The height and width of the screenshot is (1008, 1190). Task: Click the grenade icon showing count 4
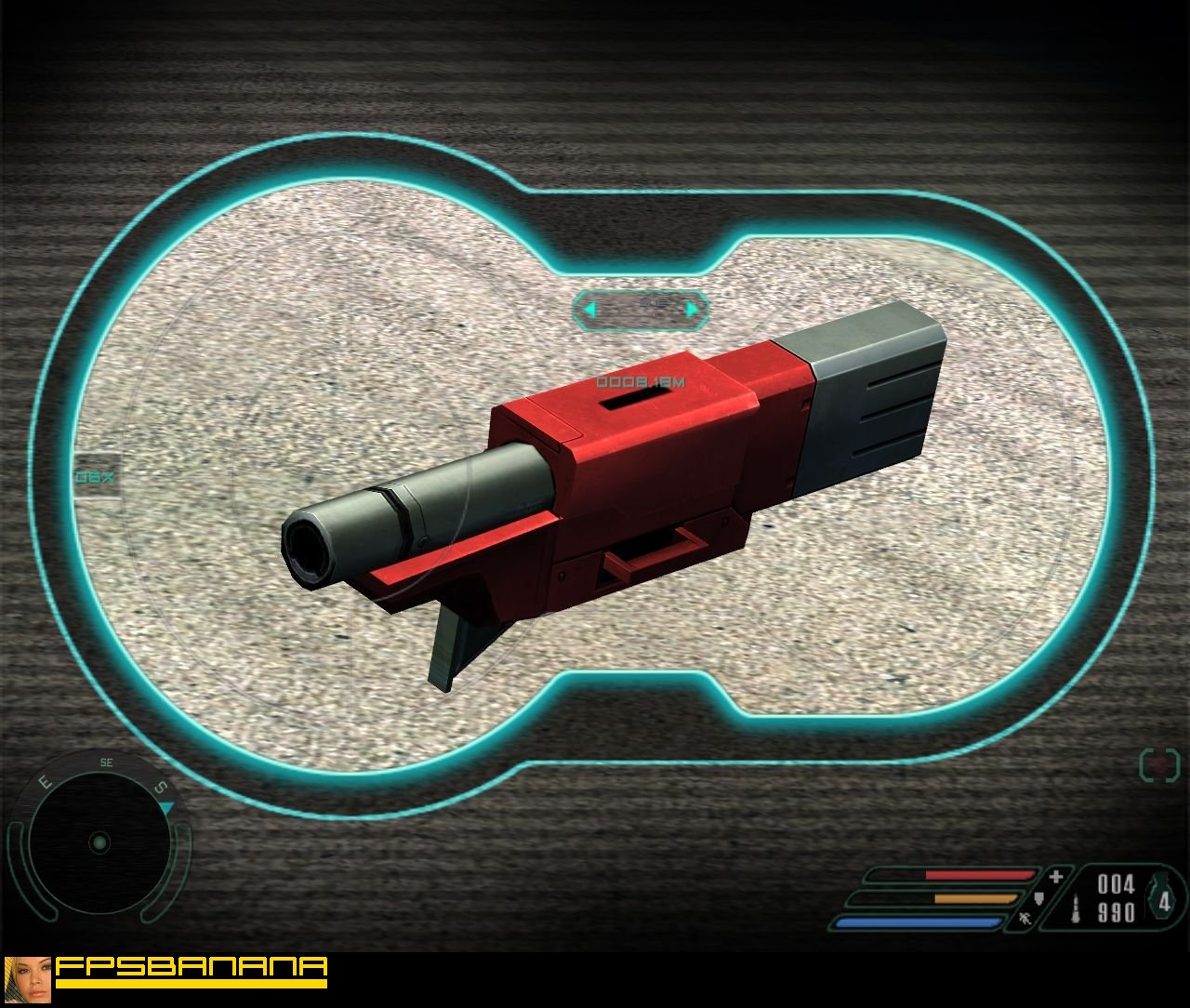[x=1163, y=896]
